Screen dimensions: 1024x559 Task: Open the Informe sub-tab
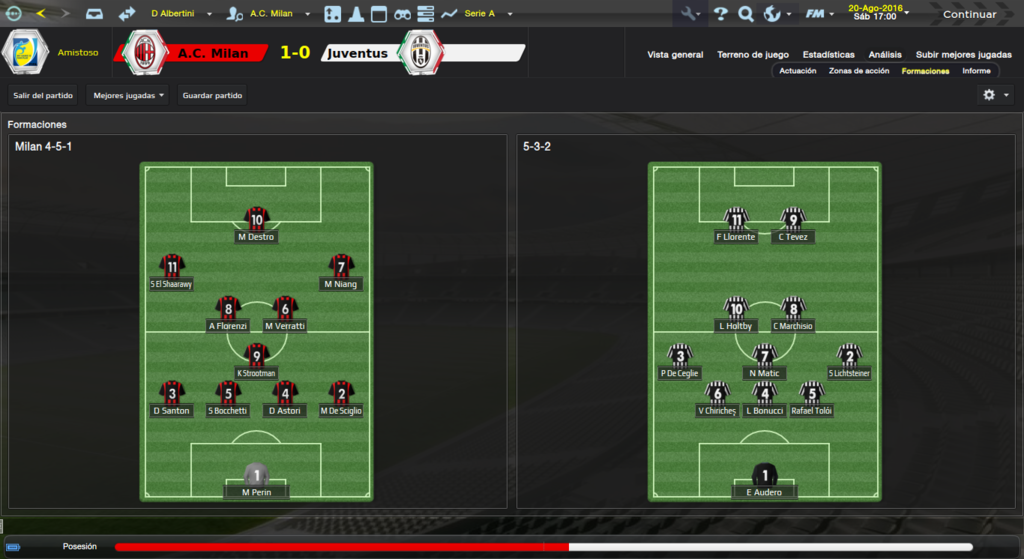(976, 71)
